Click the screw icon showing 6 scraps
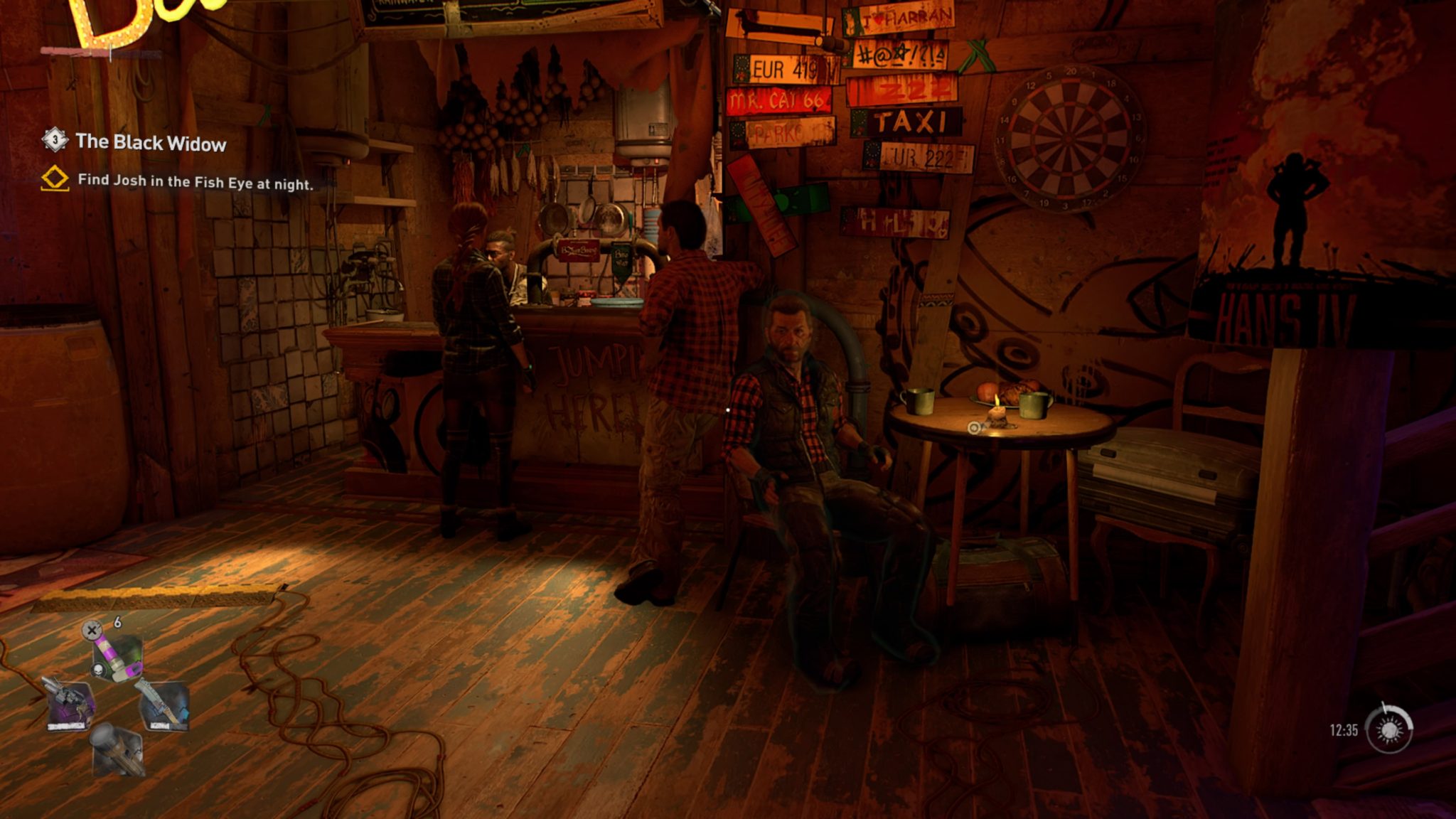The image size is (1456, 819). 92,630
